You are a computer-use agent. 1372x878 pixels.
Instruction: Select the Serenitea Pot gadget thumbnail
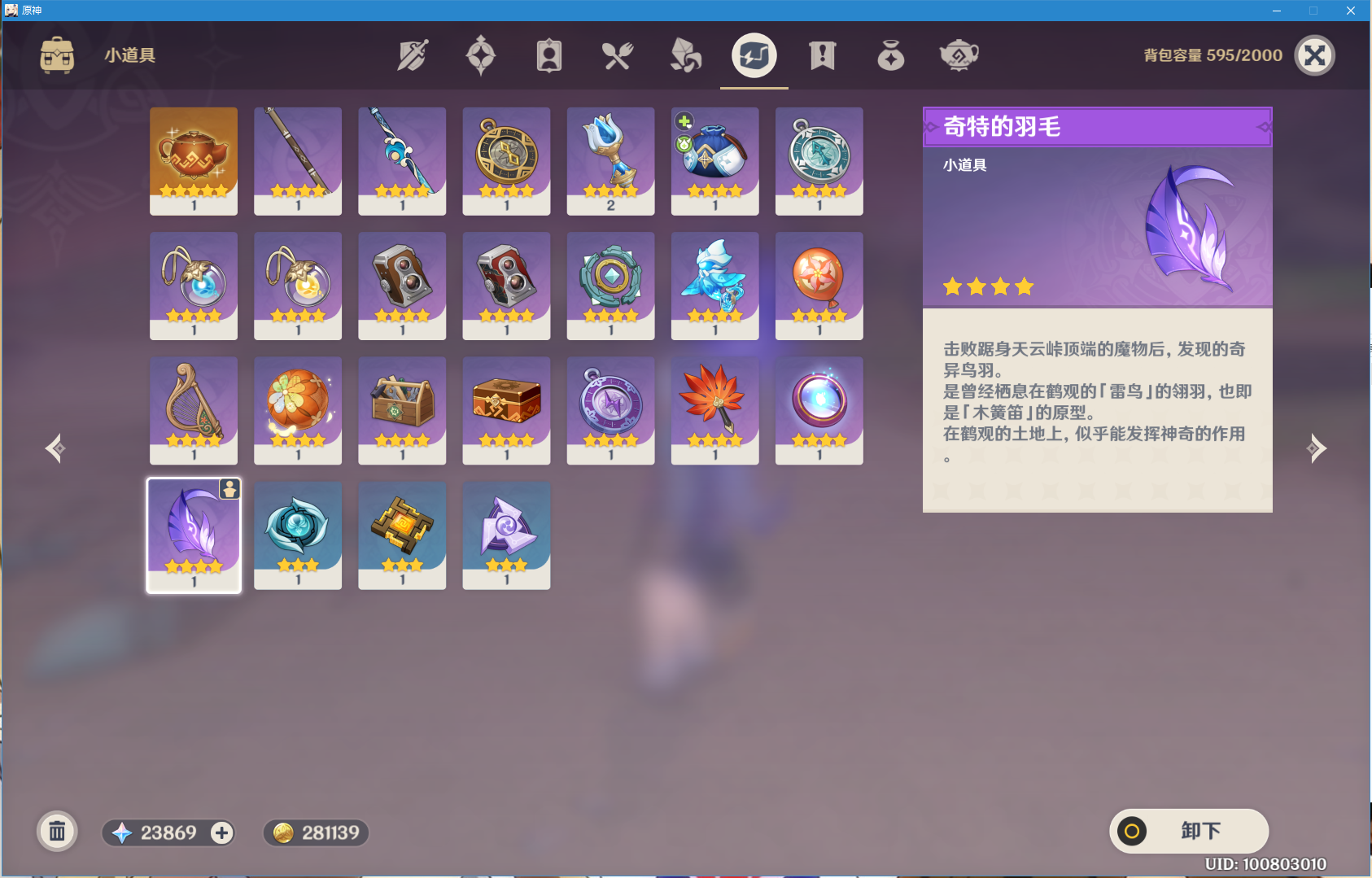tap(193, 160)
